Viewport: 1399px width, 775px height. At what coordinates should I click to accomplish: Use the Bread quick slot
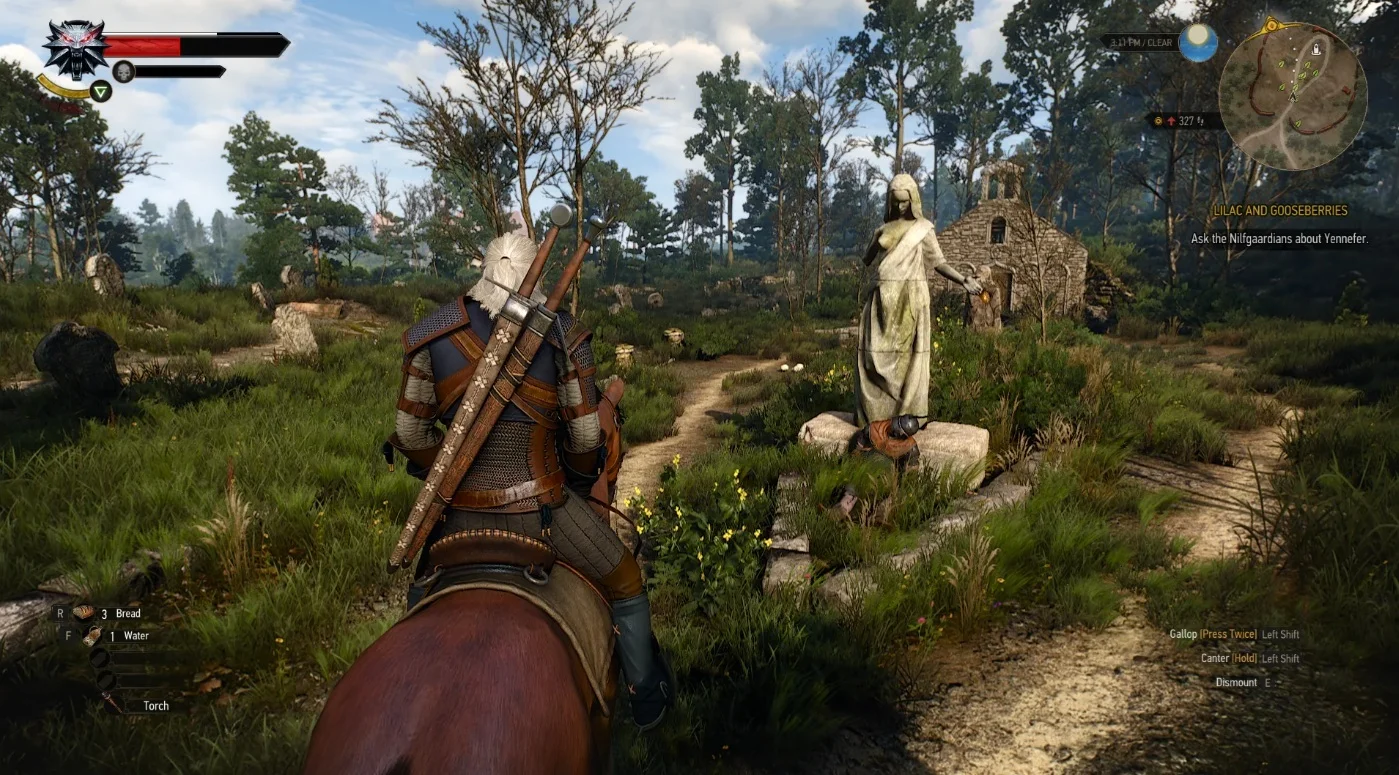[x=85, y=613]
